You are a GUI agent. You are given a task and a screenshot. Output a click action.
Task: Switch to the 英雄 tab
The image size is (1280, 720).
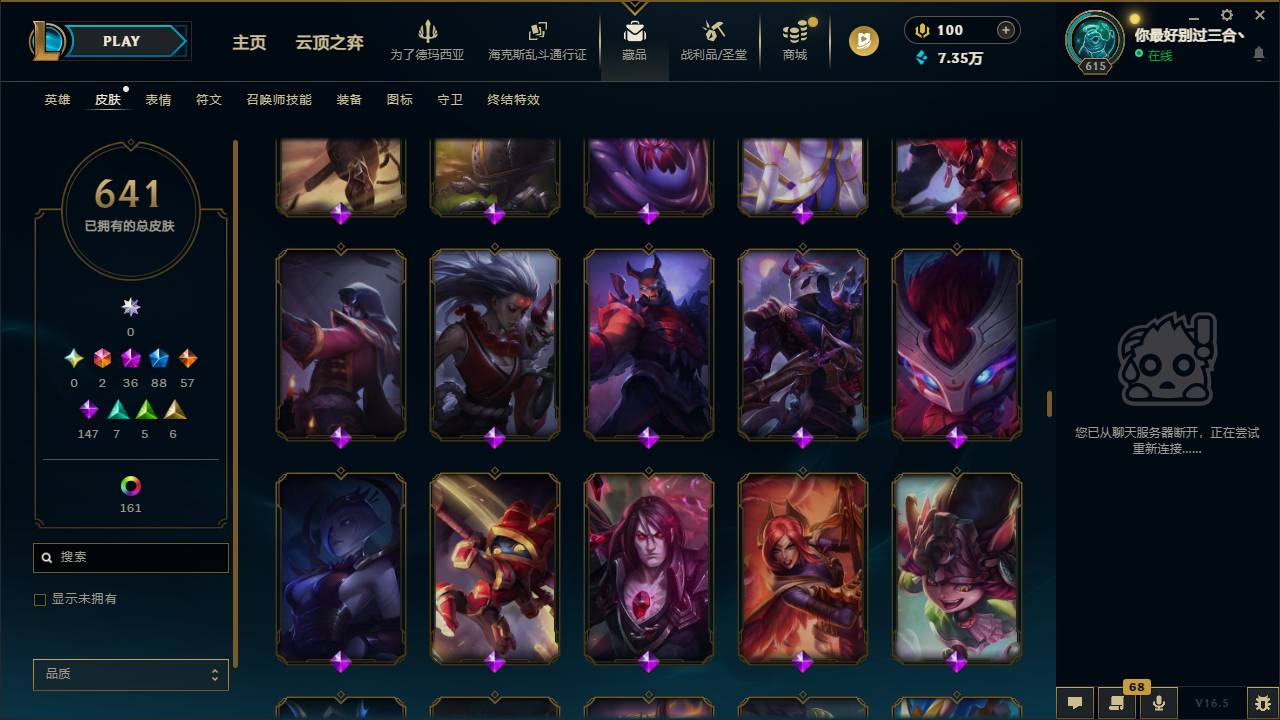pyautogui.click(x=56, y=99)
